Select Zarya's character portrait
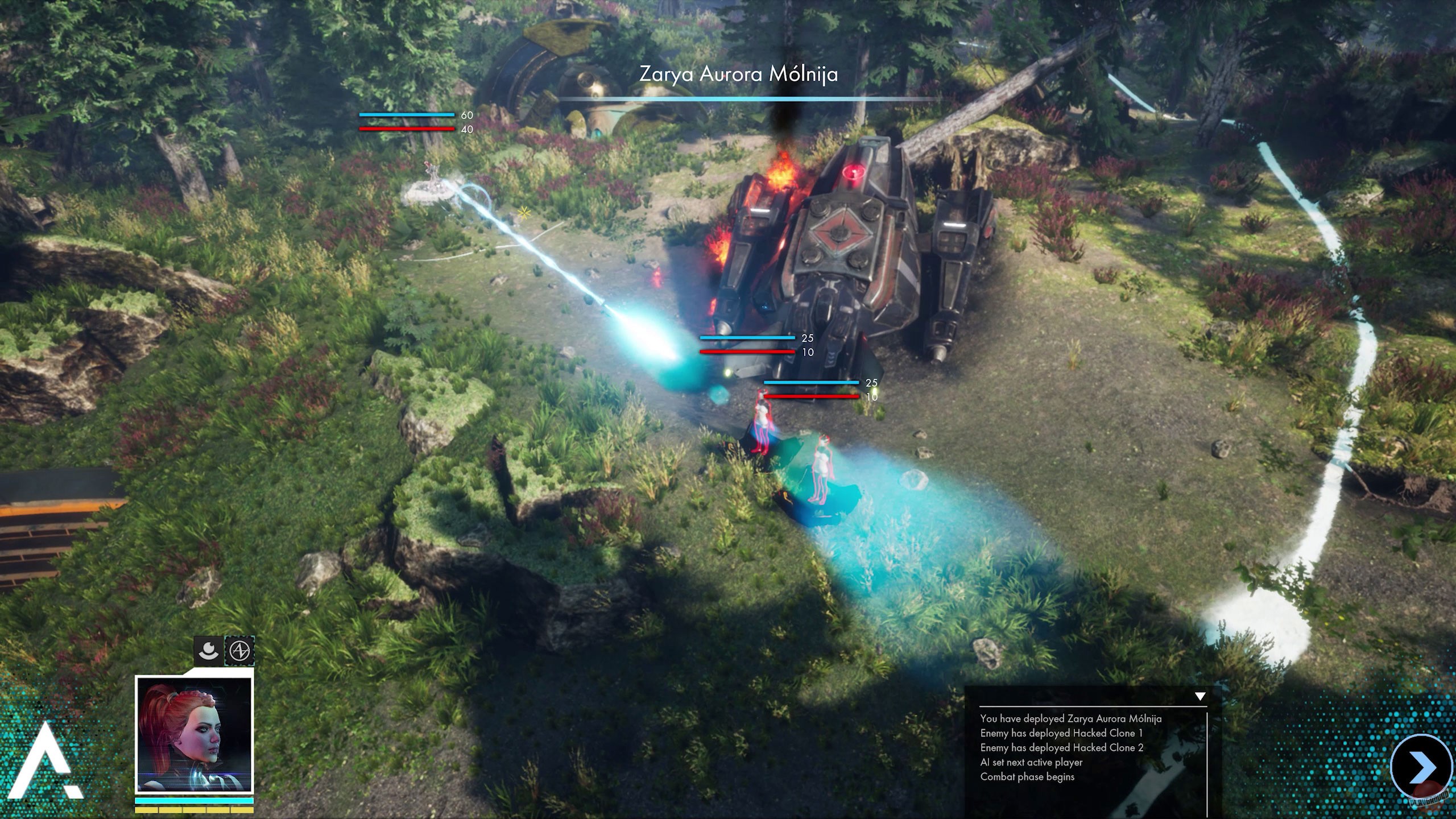 click(x=194, y=735)
